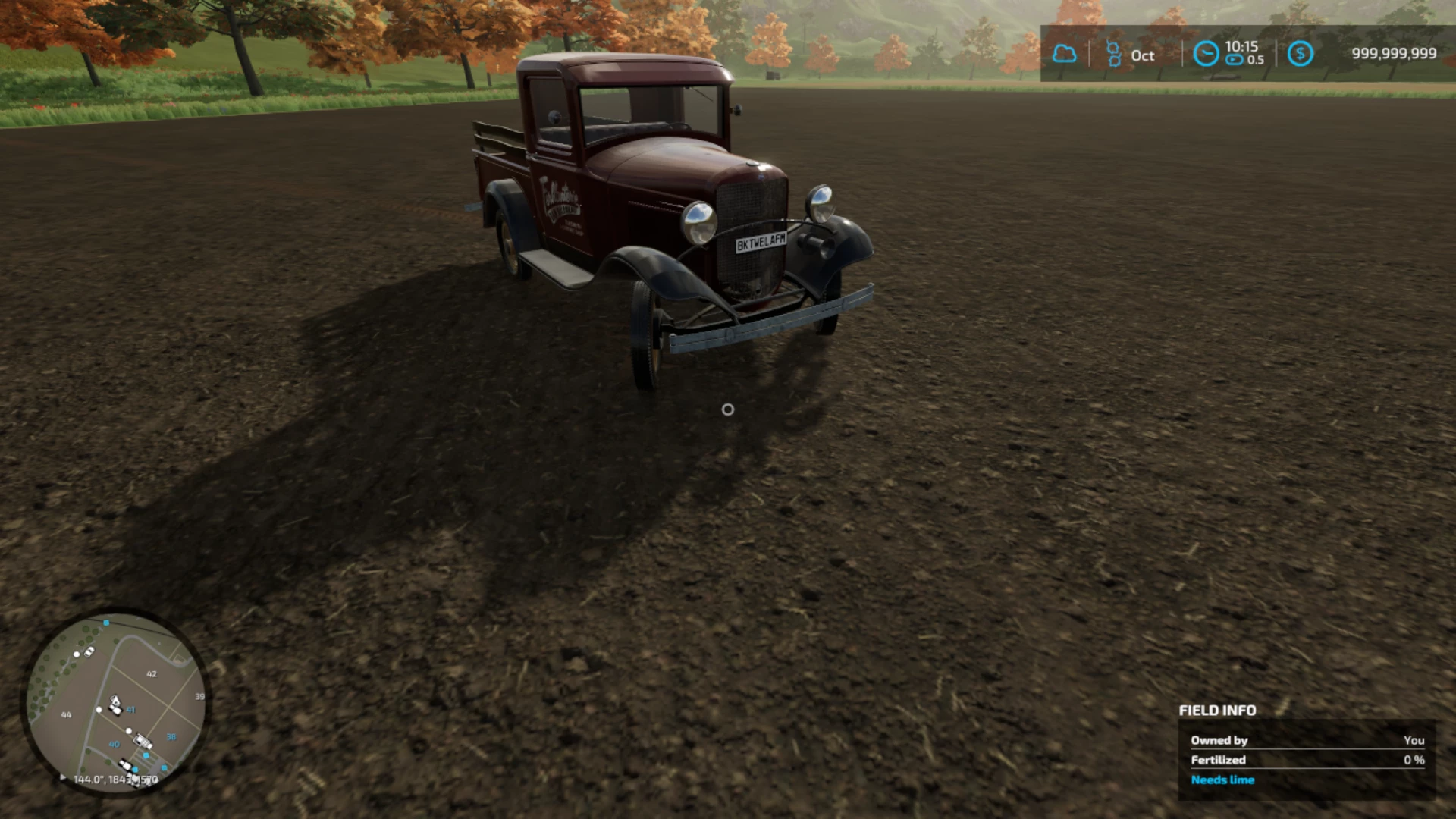This screenshot has height=819, width=1456.
Task: Expand the minimap using the small arrow near coordinates
Action: (62, 776)
